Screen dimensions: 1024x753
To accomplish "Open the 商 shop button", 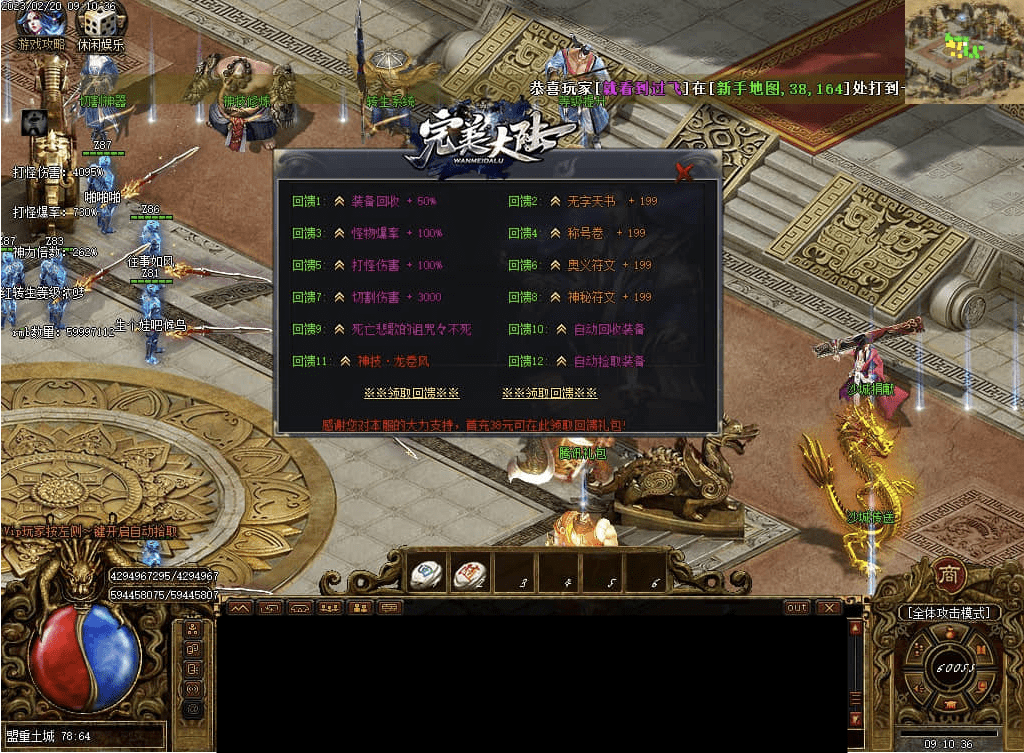I will point(948,574).
